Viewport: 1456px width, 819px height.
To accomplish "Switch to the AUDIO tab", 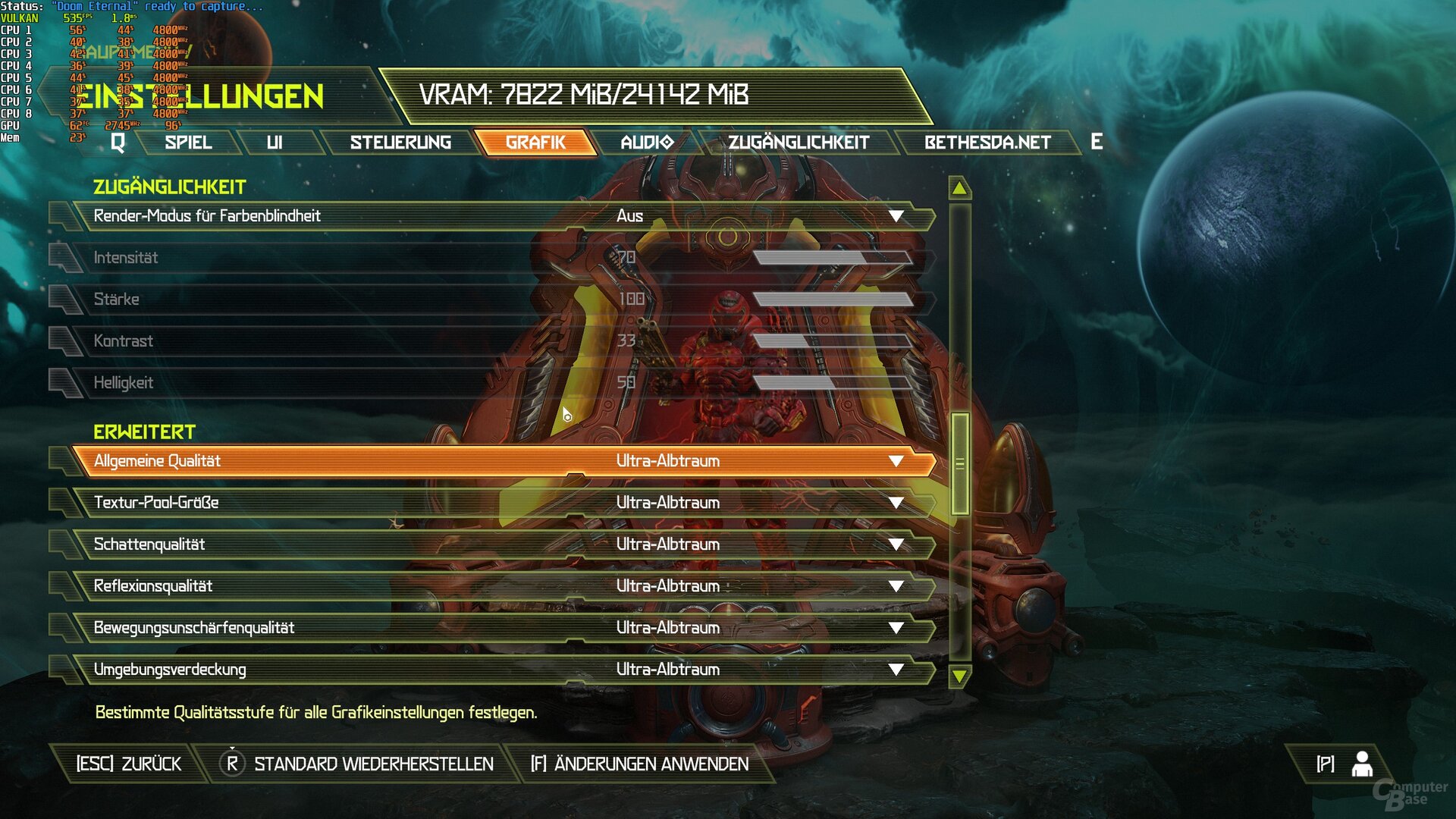I will click(x=646, y=143).
